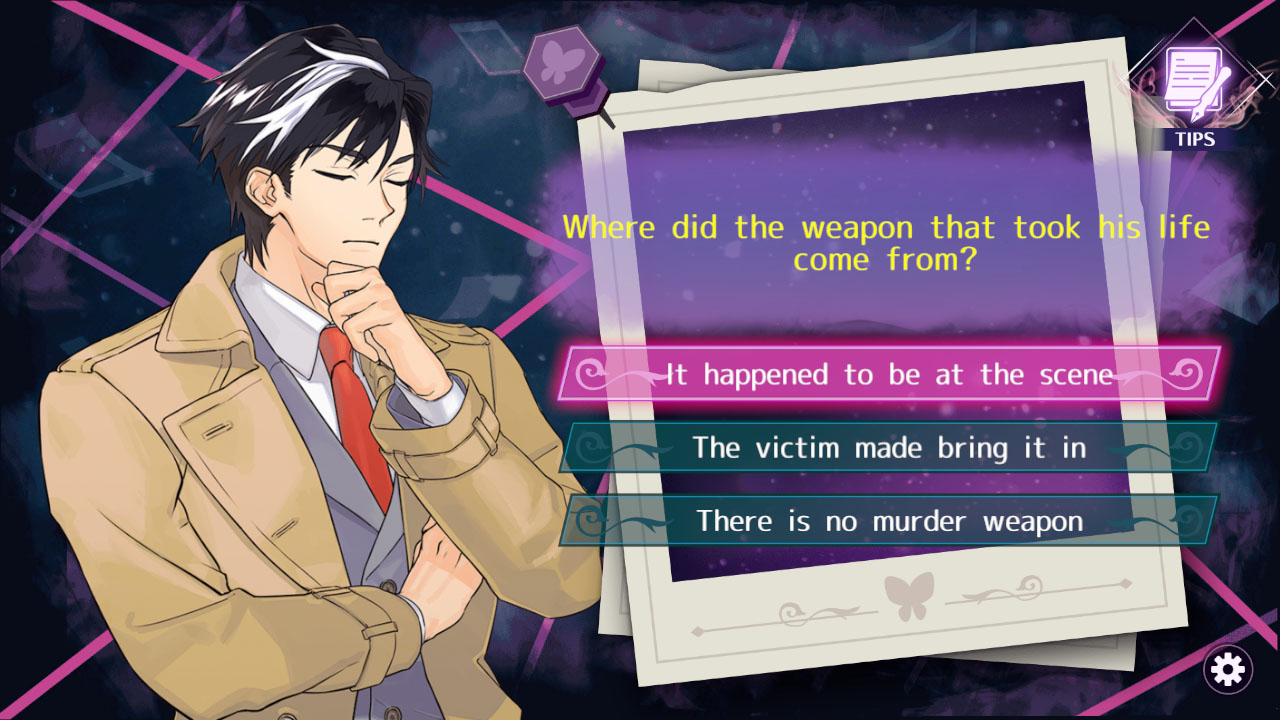This screenshot has width=1280, height=720.
Task: Click the TIPS label text
Action: point(1196,140)
